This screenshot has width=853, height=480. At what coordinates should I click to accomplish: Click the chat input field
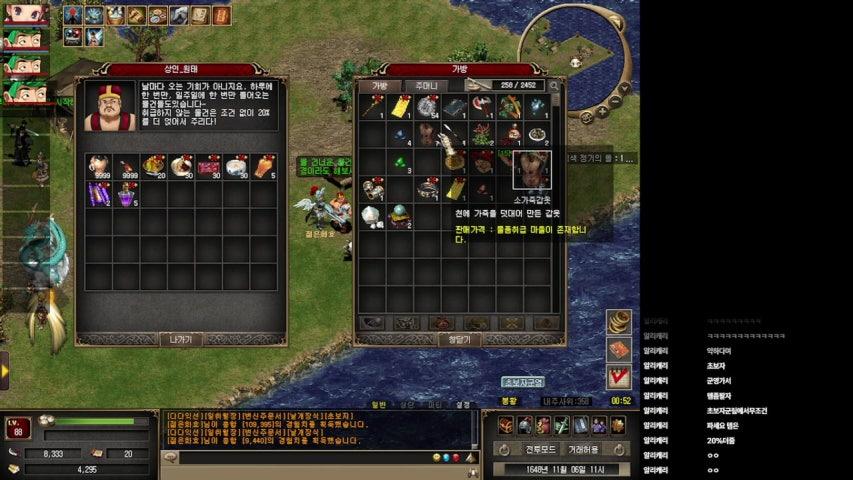tap(300, 458)
